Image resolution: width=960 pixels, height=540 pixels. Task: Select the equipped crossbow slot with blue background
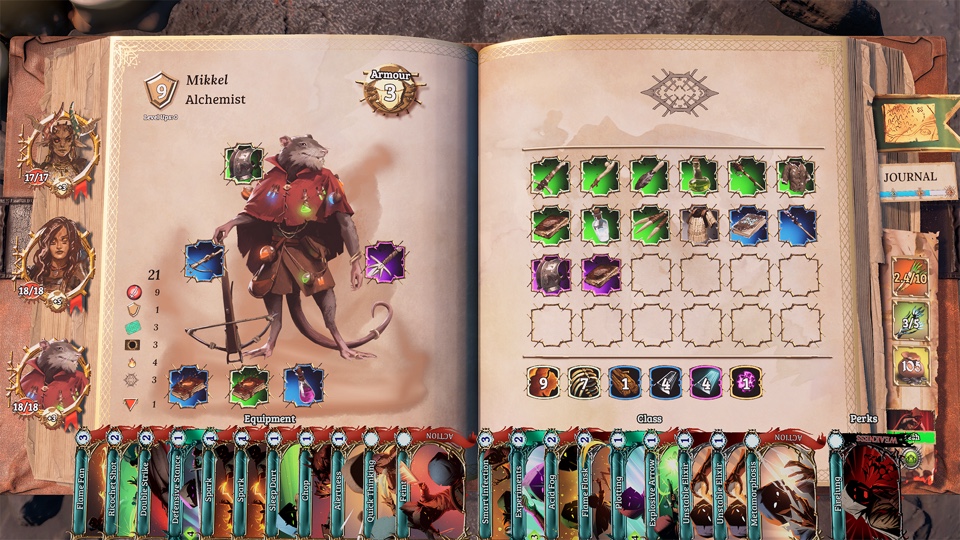point(203,260)
